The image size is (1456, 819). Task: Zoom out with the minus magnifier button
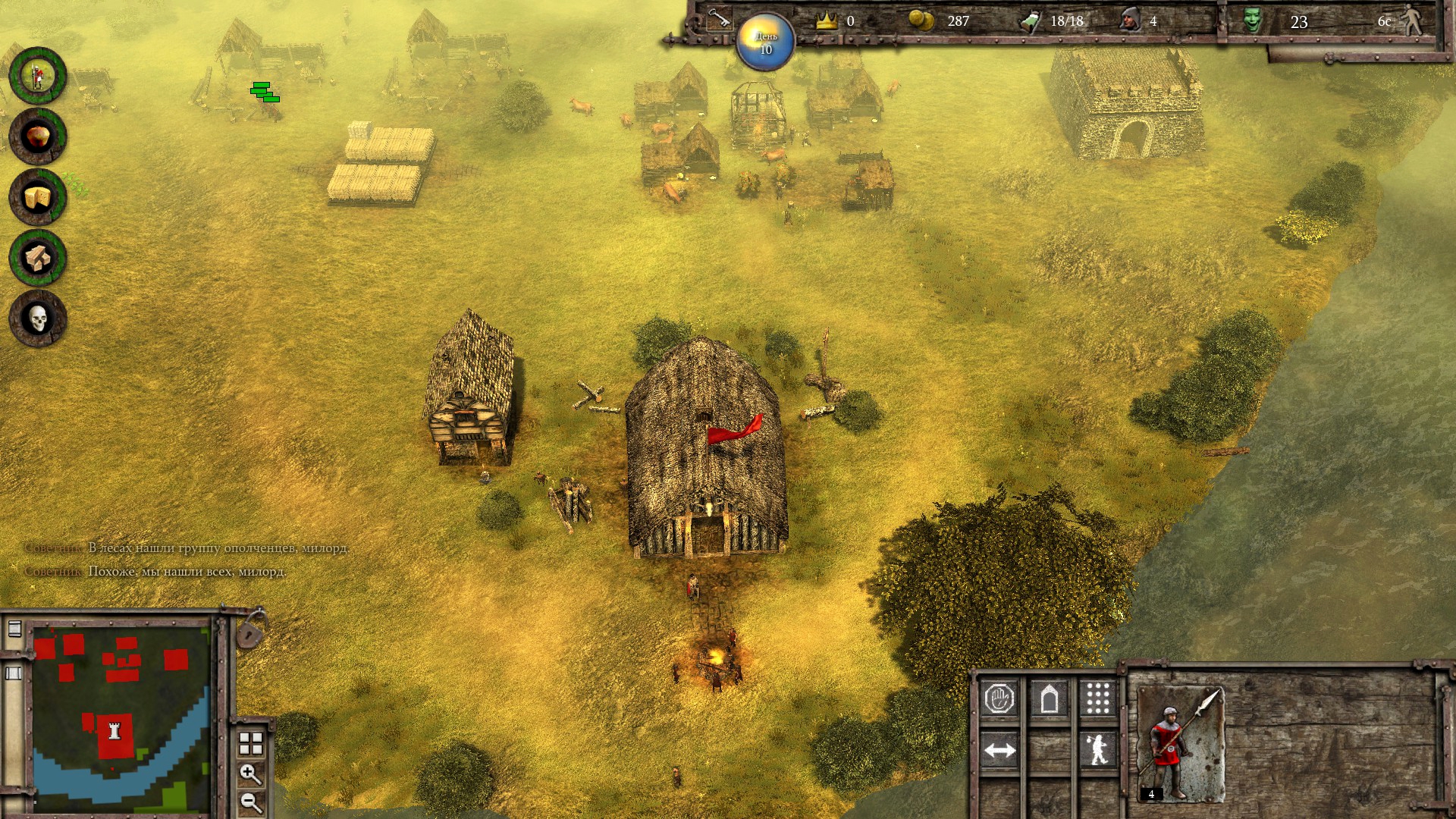tap(250, 802)
